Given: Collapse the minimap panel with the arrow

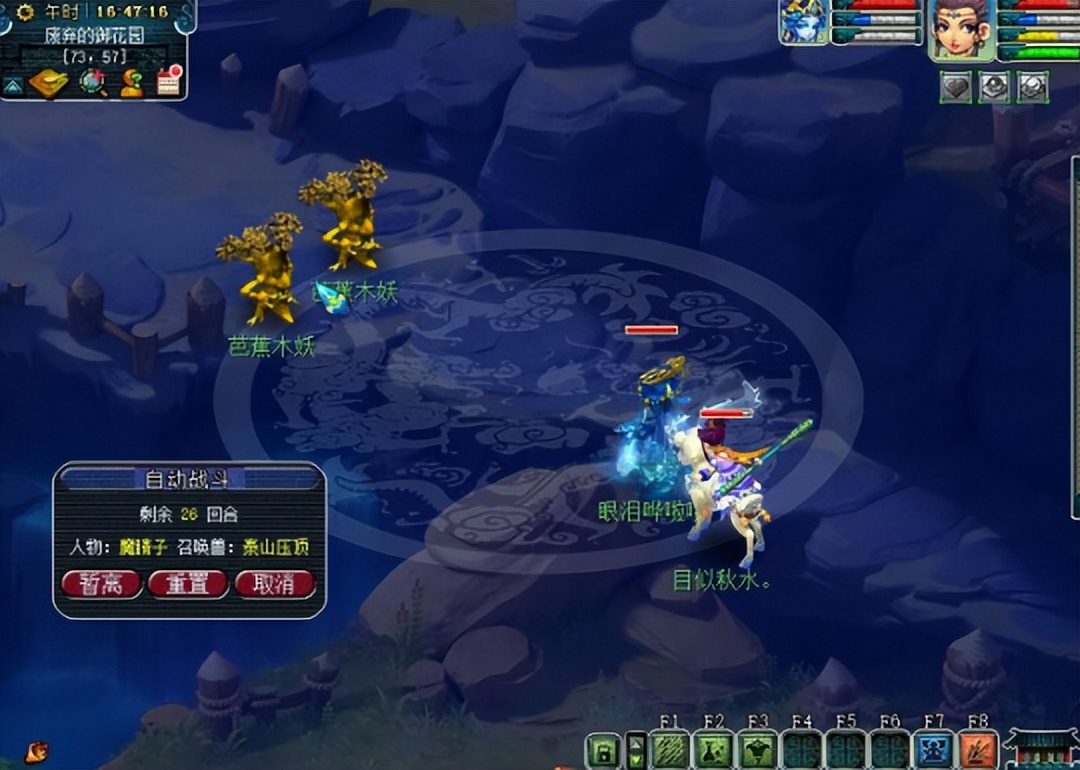Looking at the screenshot, I should pos(12,86).
